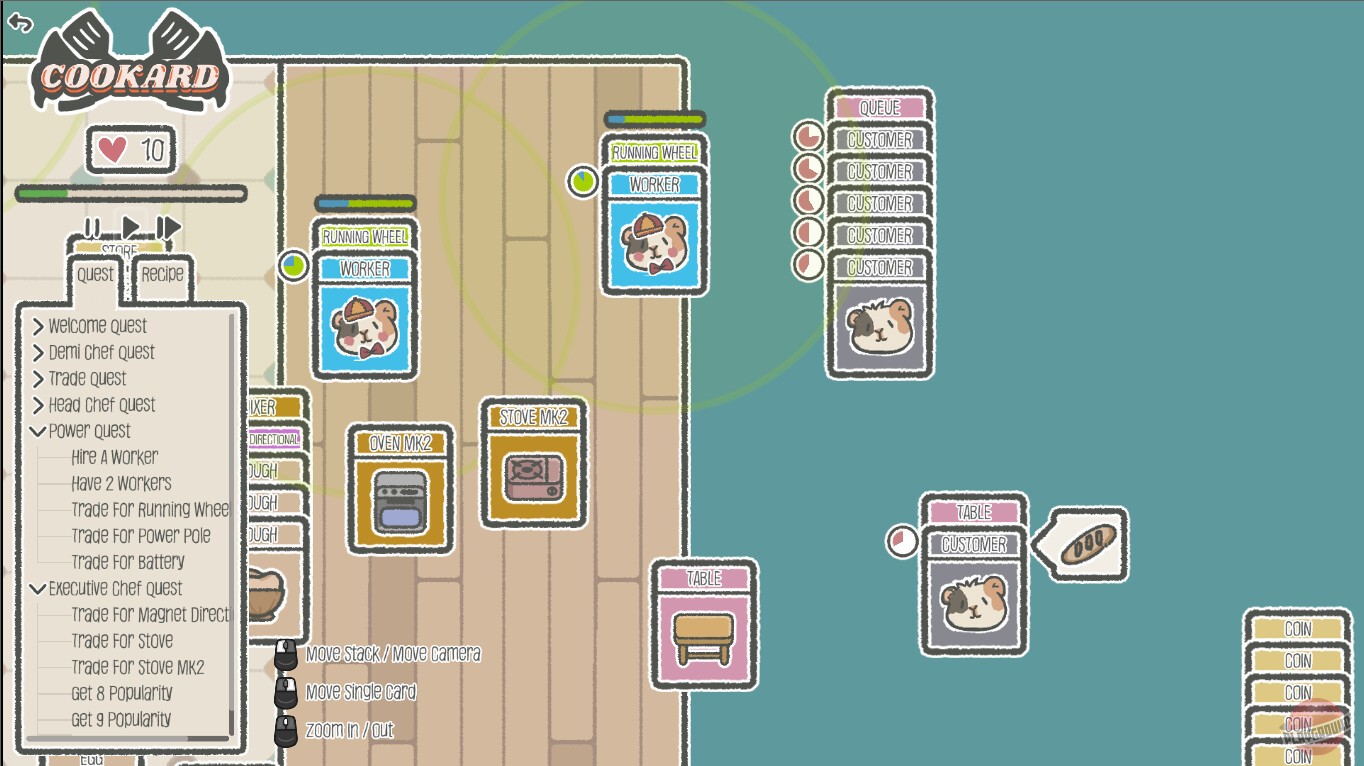1364x766 pixels.
Task: Click the green worker progress bar
Action: (x=365, y=201)
